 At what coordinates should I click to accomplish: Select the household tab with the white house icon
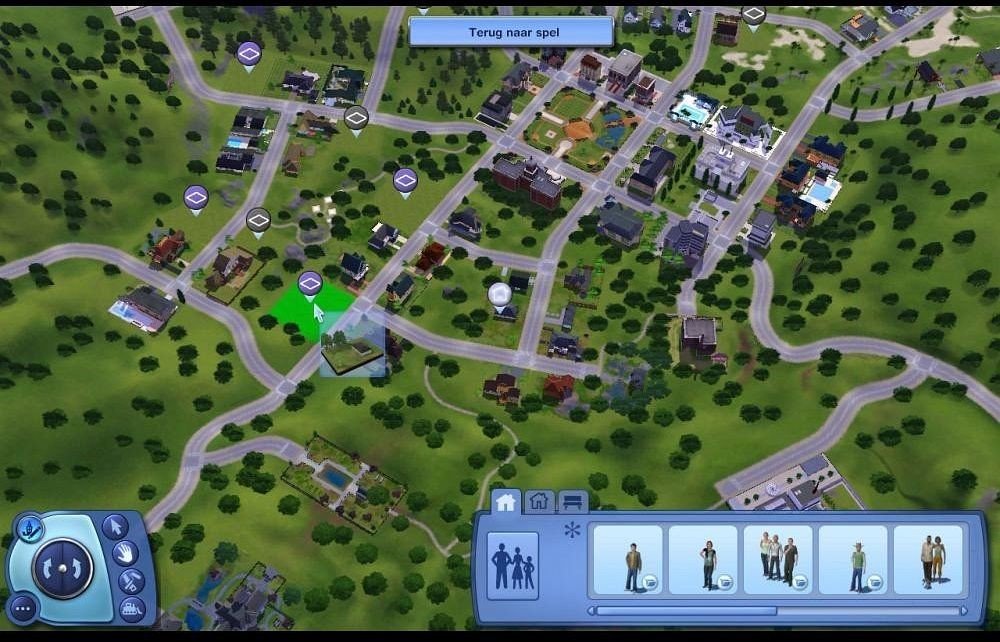coord(506,501)
